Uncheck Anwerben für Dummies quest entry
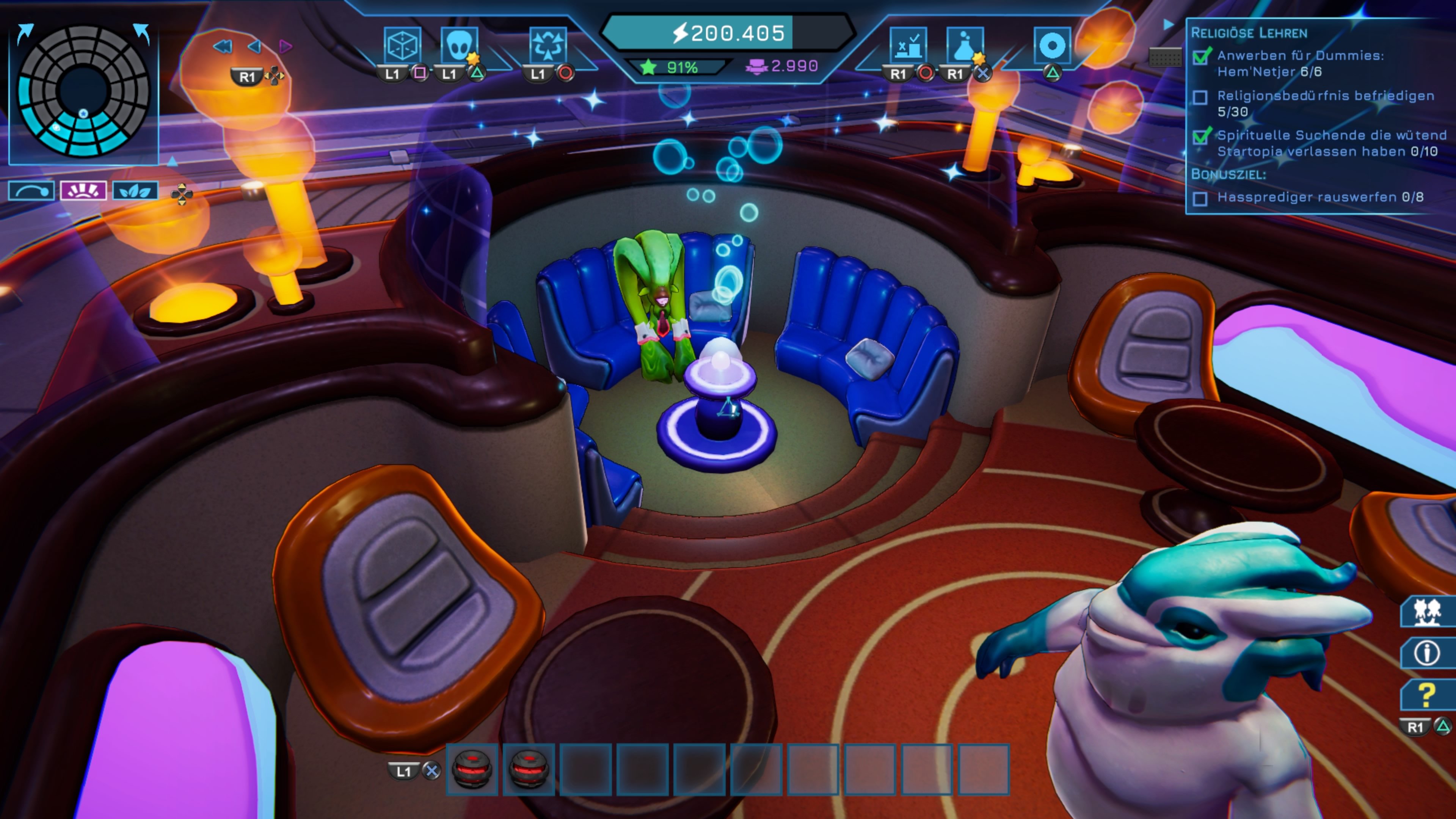The width and height of the screenshot is (1456, 819). coord(1201,57)
